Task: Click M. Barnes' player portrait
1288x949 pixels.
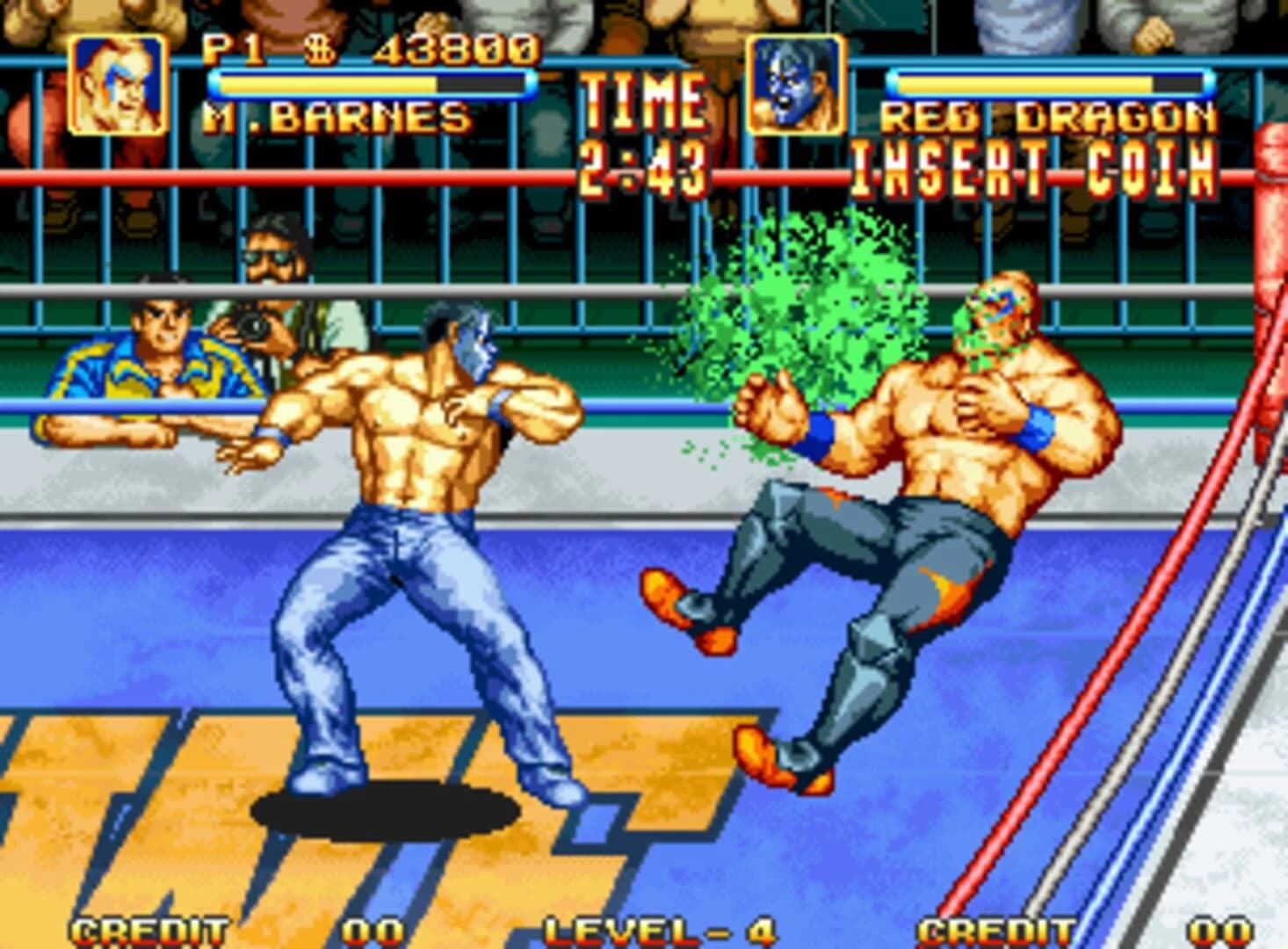Action: pyautogui.click(x=118, y=85)
